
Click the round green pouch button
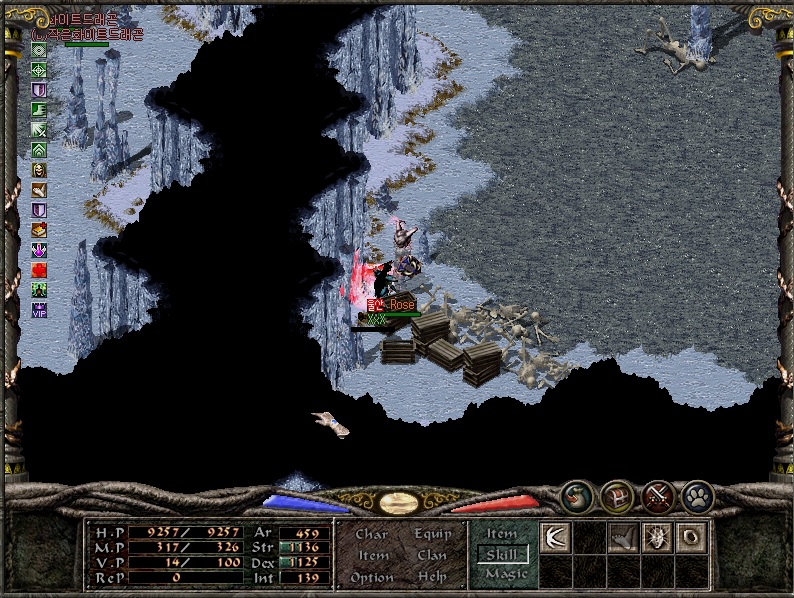pos(576,495)
